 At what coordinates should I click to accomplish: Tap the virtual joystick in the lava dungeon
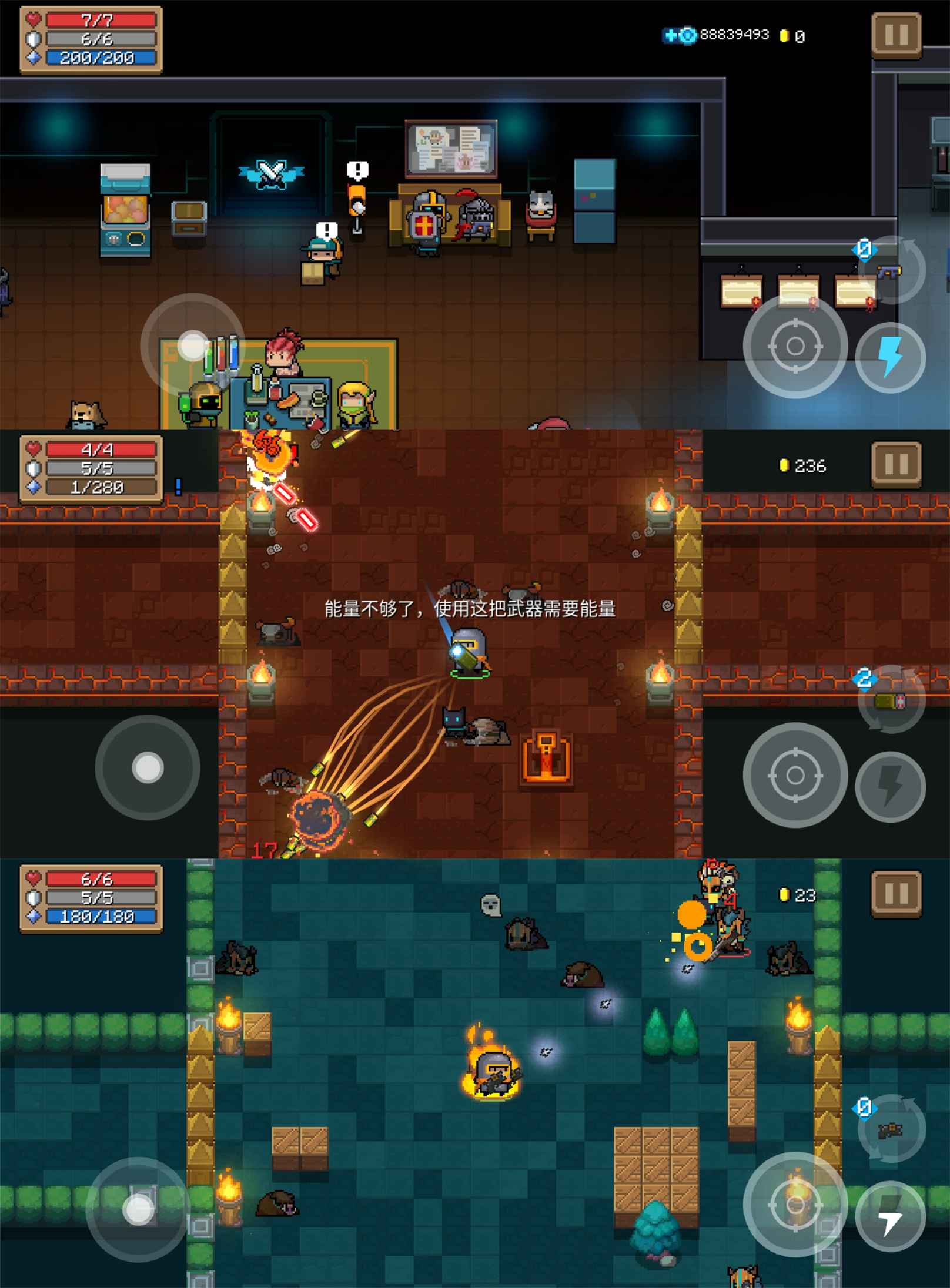[x=148, y=767]
